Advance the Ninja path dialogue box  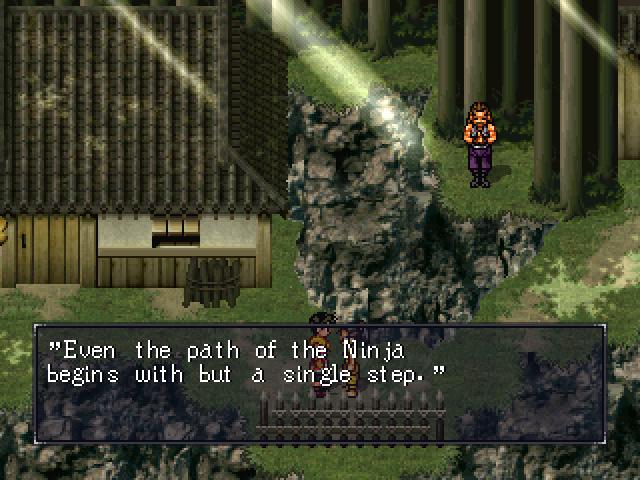320,384
